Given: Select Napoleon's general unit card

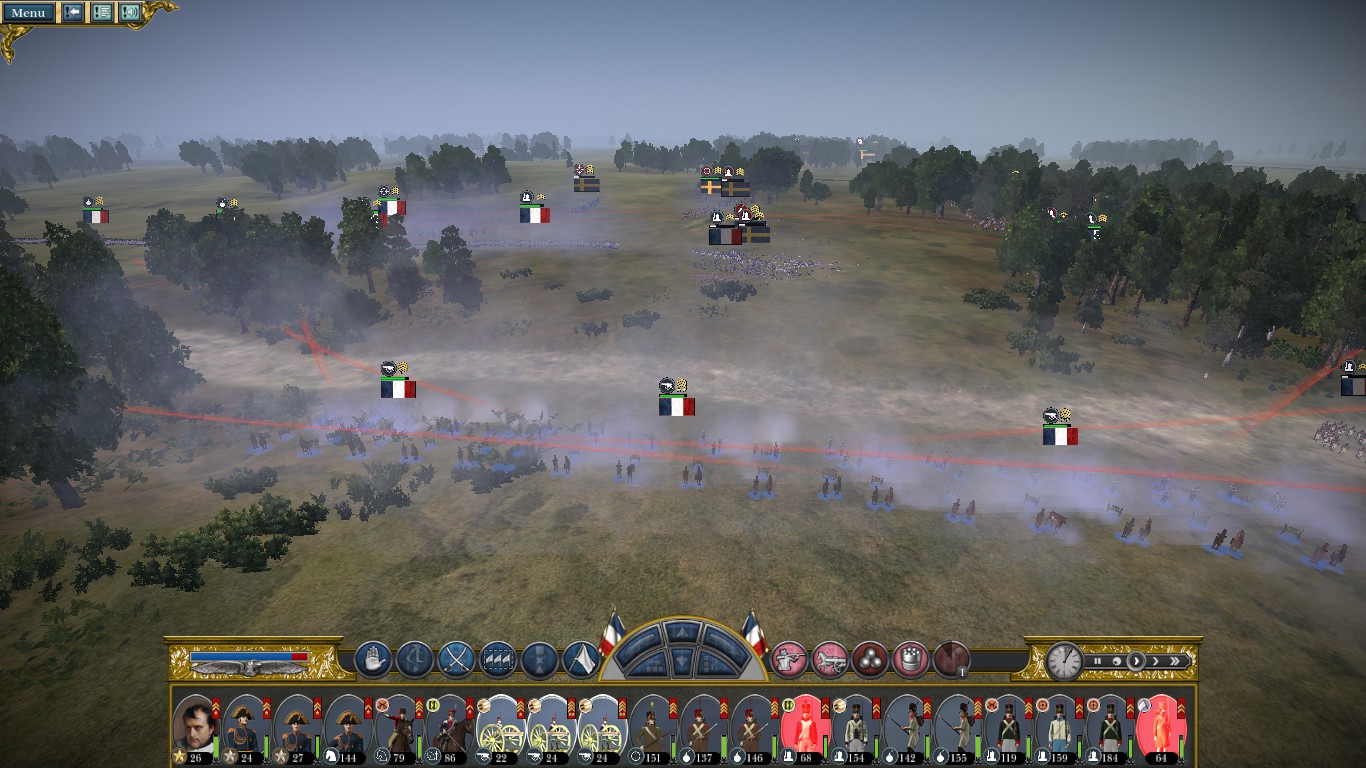Looking at the screenshot, I should (x=195, y=727).
